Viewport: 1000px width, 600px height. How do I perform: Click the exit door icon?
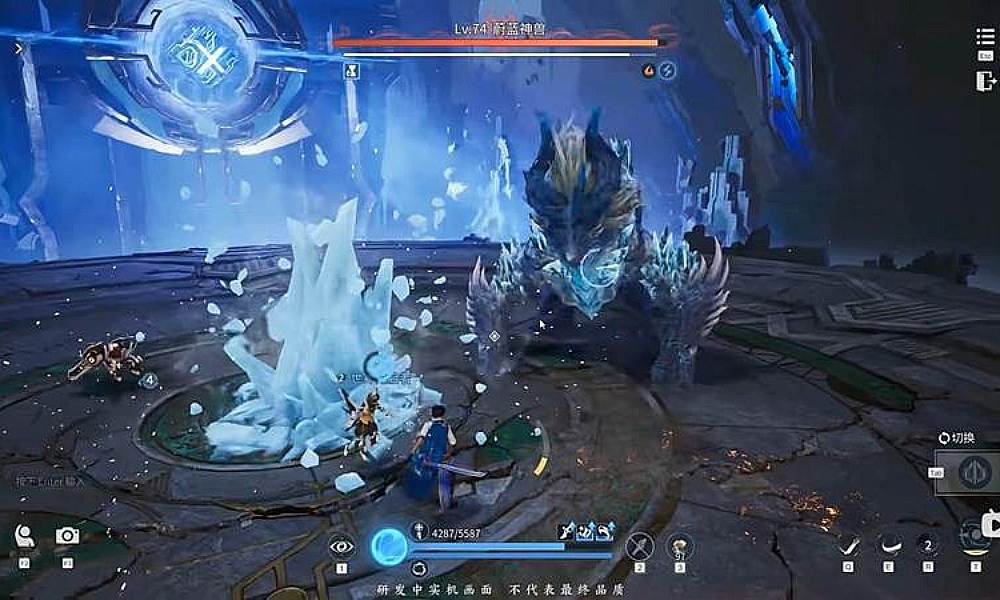[985, 82]
